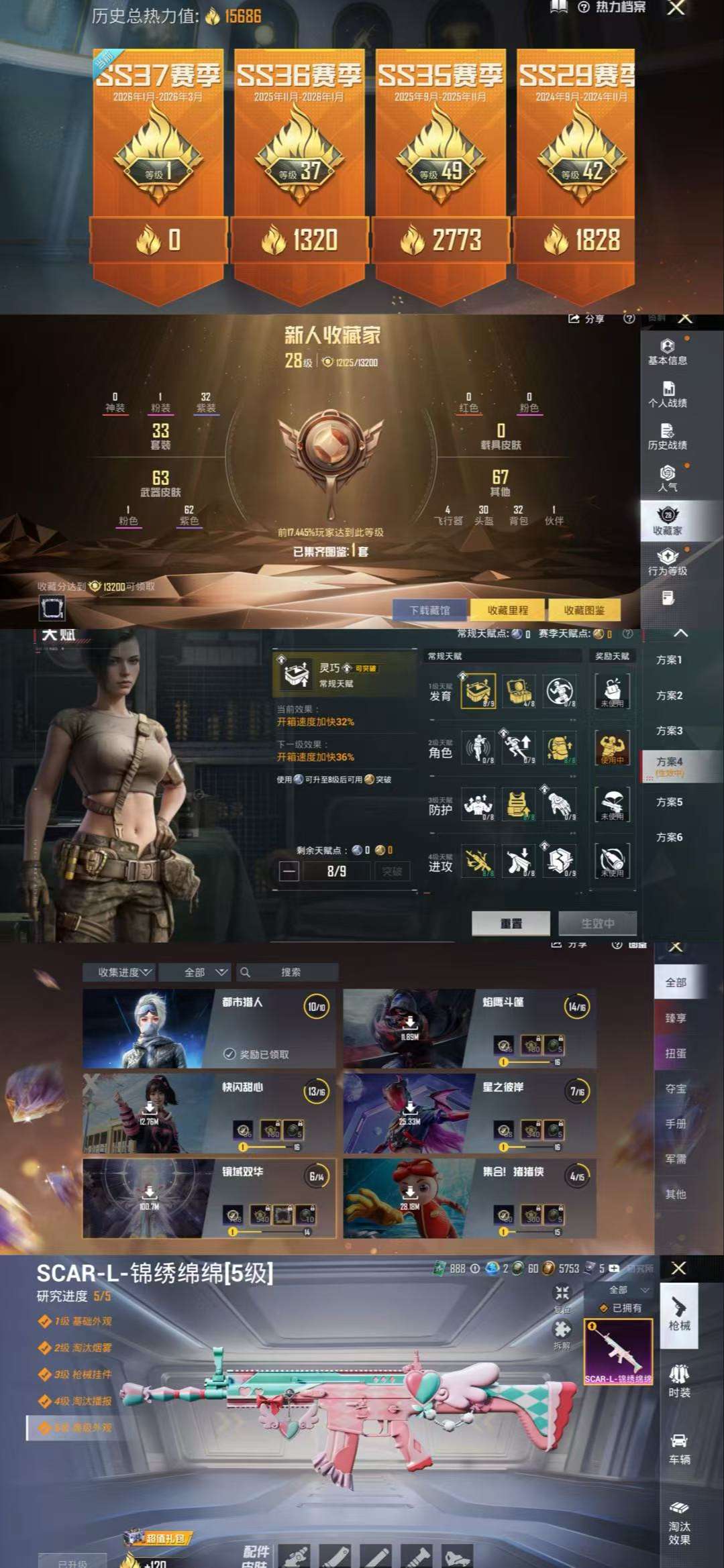
Task: Switch to the 个人战绩 tab
Action: tap(667, 394)
